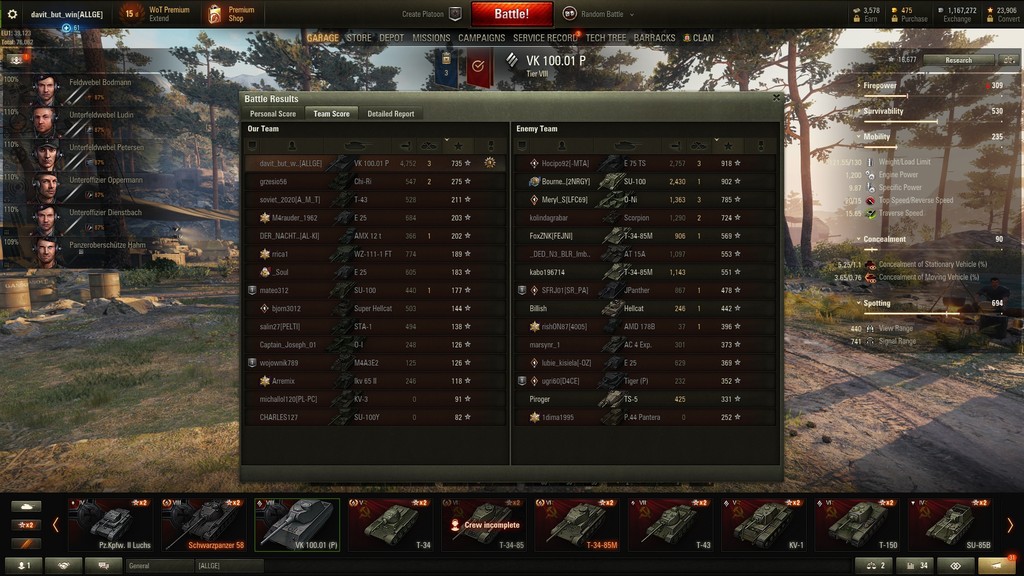Click the Premium Shop button
The width and height of the screenshot is (1024, 576).
point(231,14)
